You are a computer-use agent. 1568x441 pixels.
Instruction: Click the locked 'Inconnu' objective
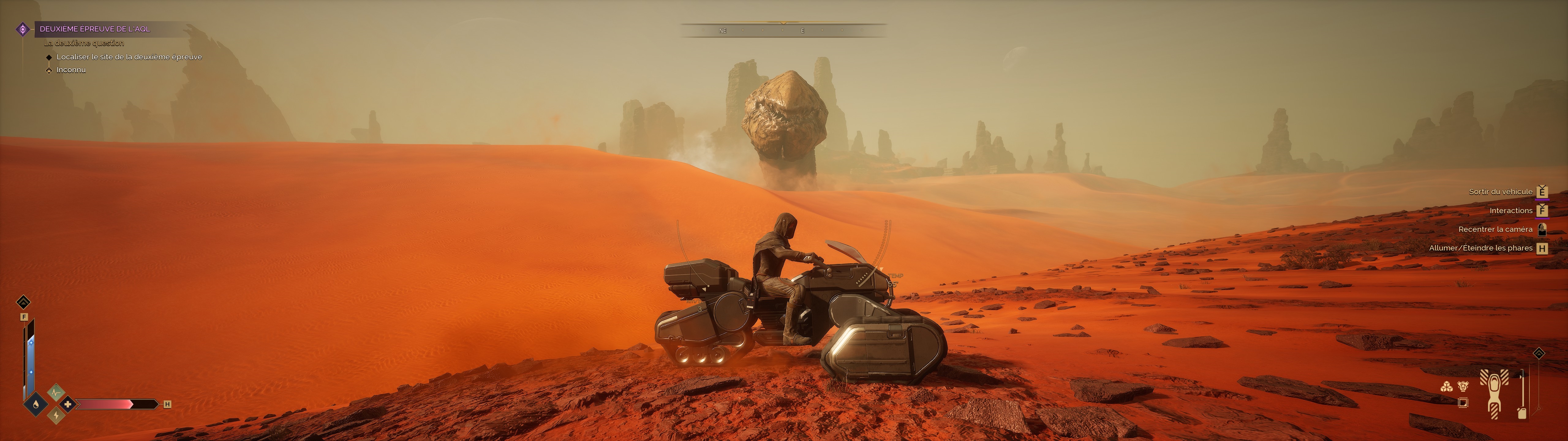click(x=71, y=70)
